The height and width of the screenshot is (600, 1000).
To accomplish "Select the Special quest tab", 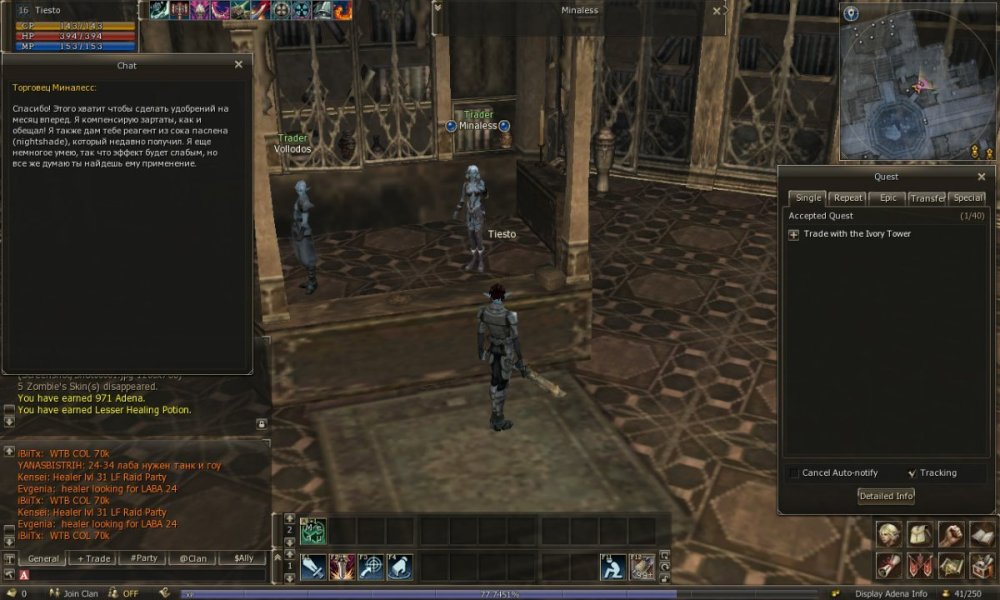I will click(x=967, y=198).
